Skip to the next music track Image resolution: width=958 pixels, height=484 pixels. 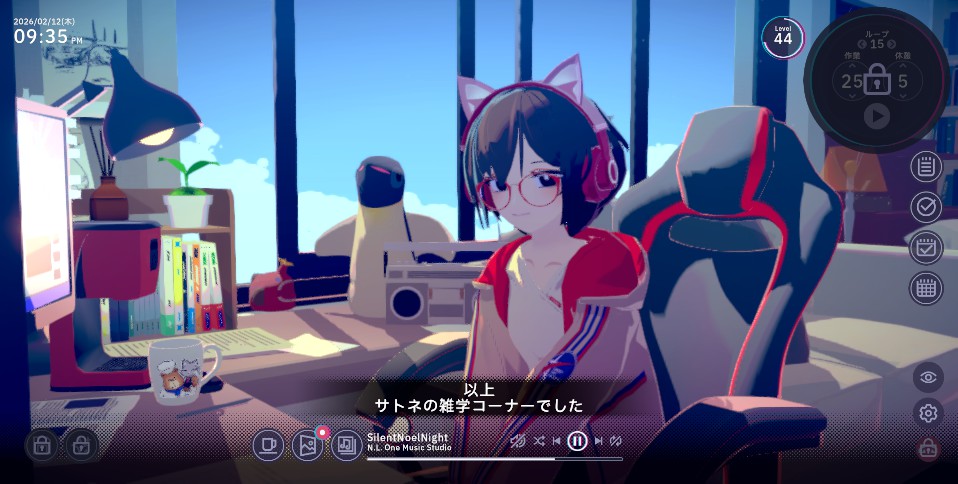coord(599,440)
